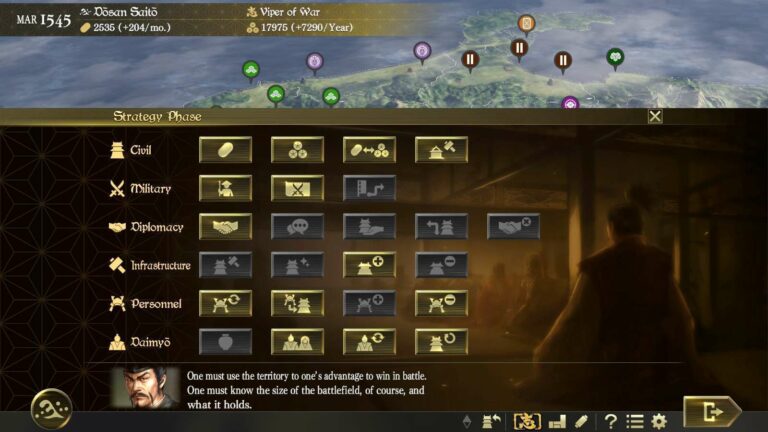
Task: Open the Daimyō two-figures command
Action: [x=297, y=342]
